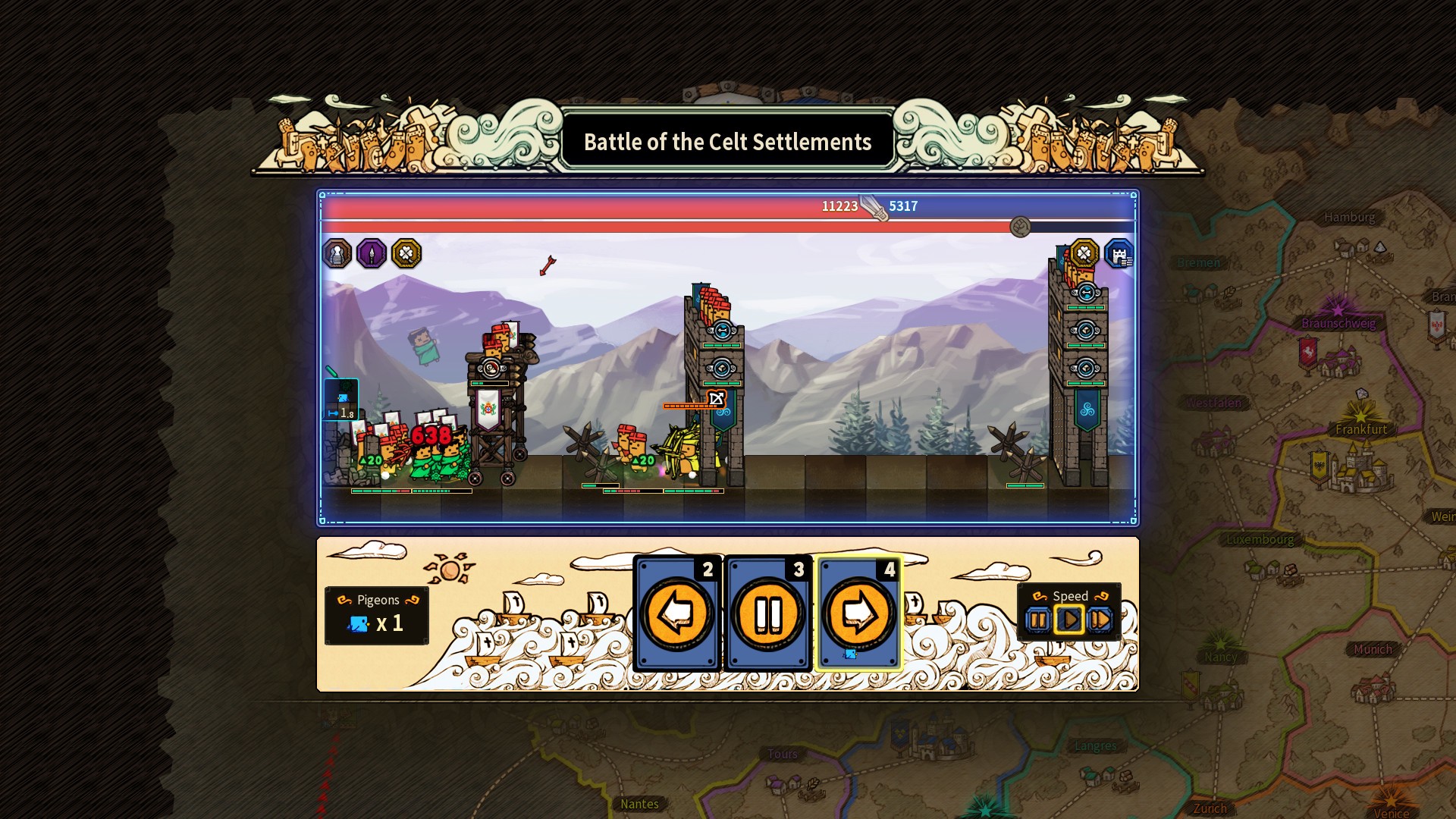Play the hold-position card numbered 3
Viewport: 1456px width, 819px height.
click(x=767, y=616)
